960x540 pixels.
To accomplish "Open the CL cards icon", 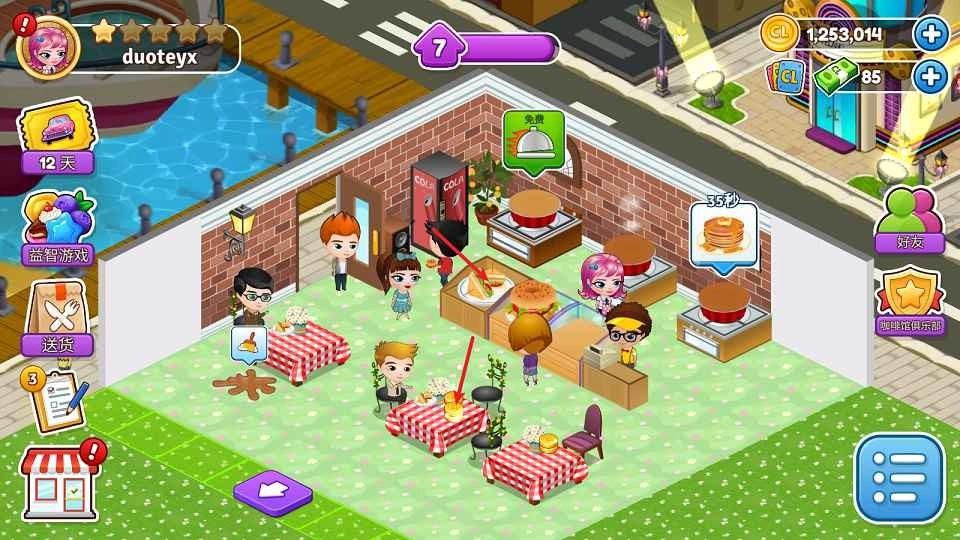I will tap(786, 76).
